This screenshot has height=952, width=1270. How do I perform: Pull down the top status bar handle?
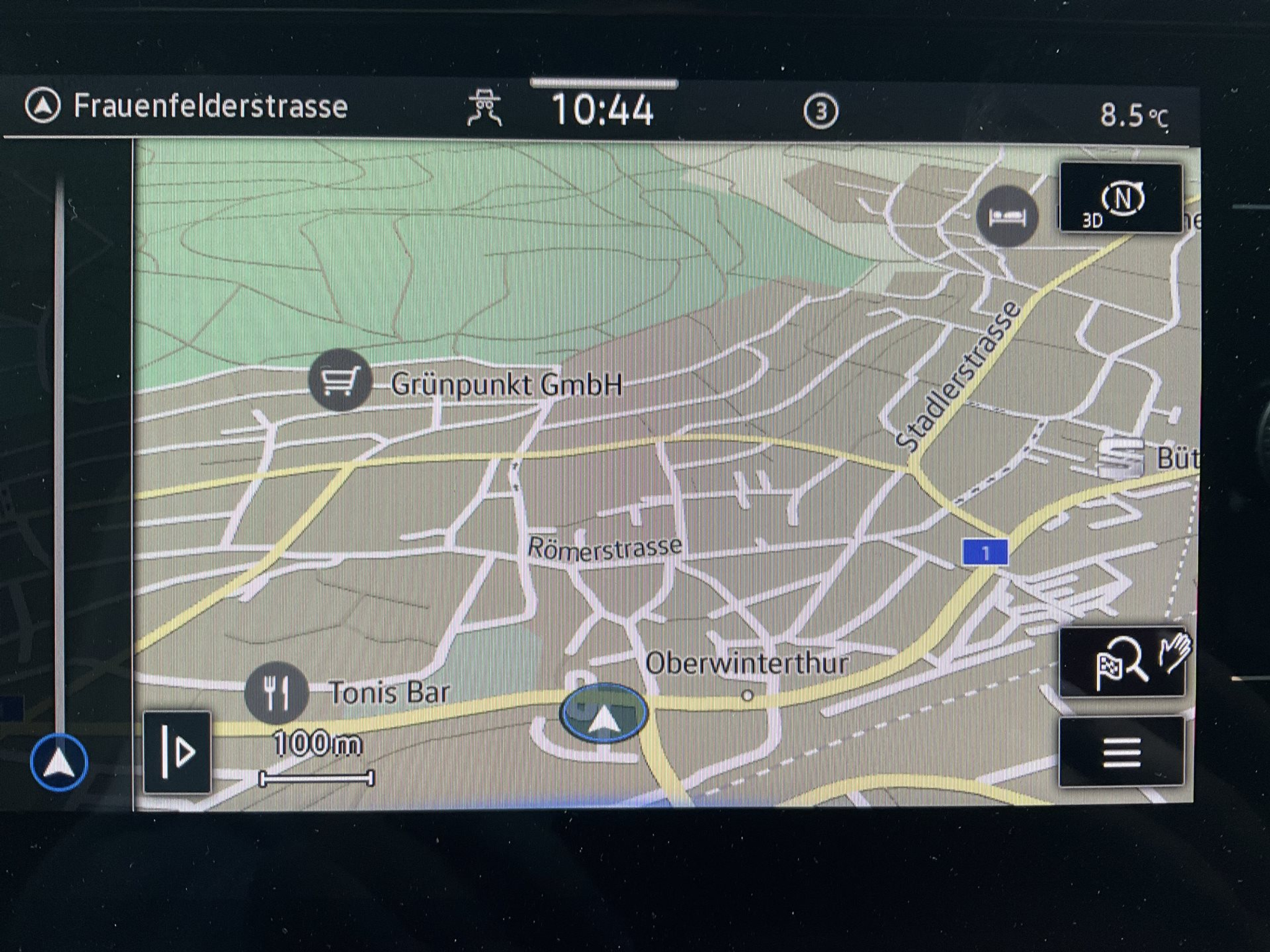[x=603, y=83]
